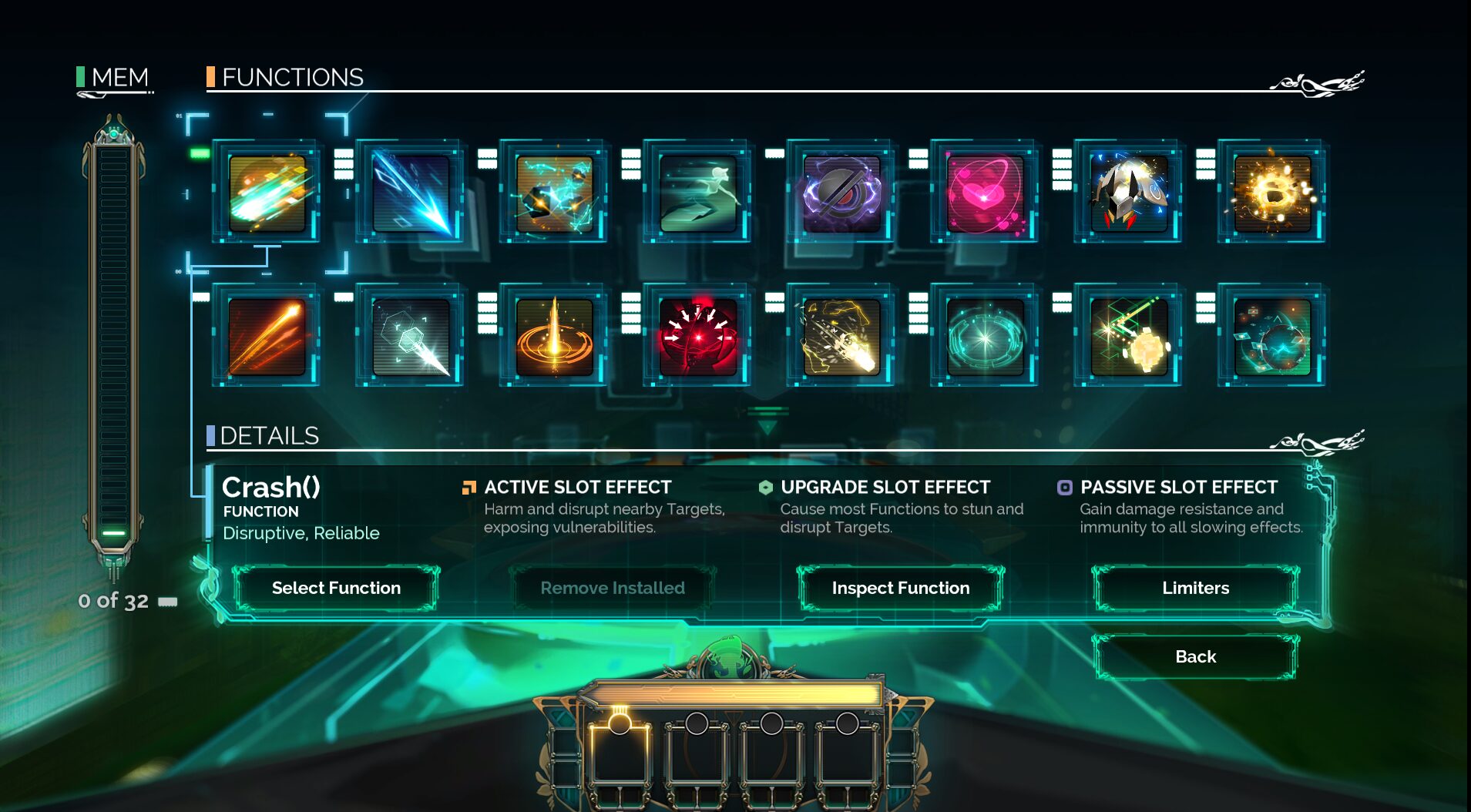This screenshot has height=812, width=1471.
Task: Select the golden explosion function icon top right
Action: tap(1273, 190)
